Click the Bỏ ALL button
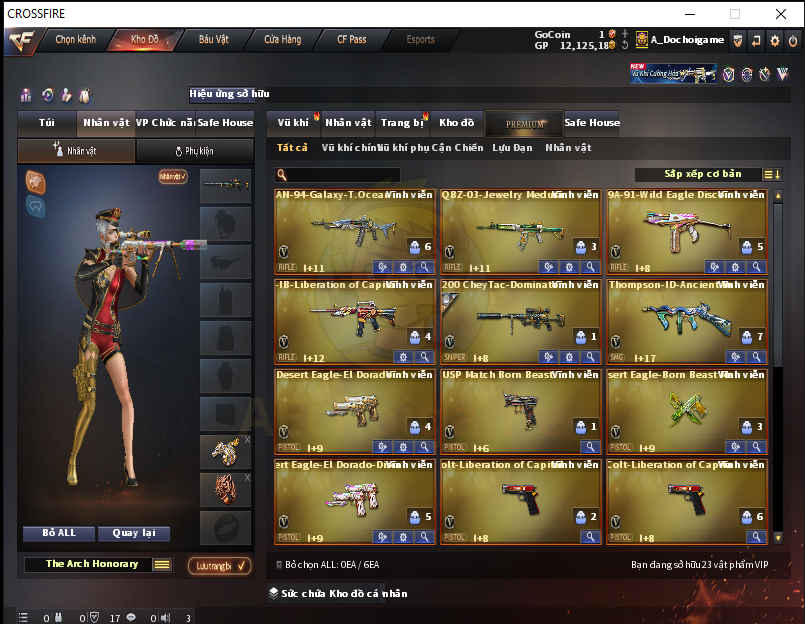The height and width of the screenshot is (624, 805). 59,534
